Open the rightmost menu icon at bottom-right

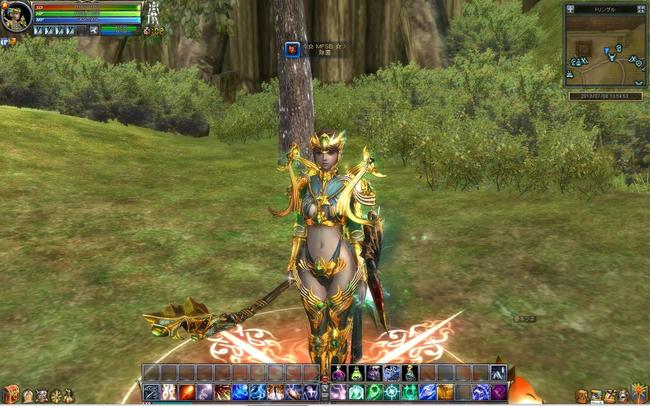(x=639, y=395)
